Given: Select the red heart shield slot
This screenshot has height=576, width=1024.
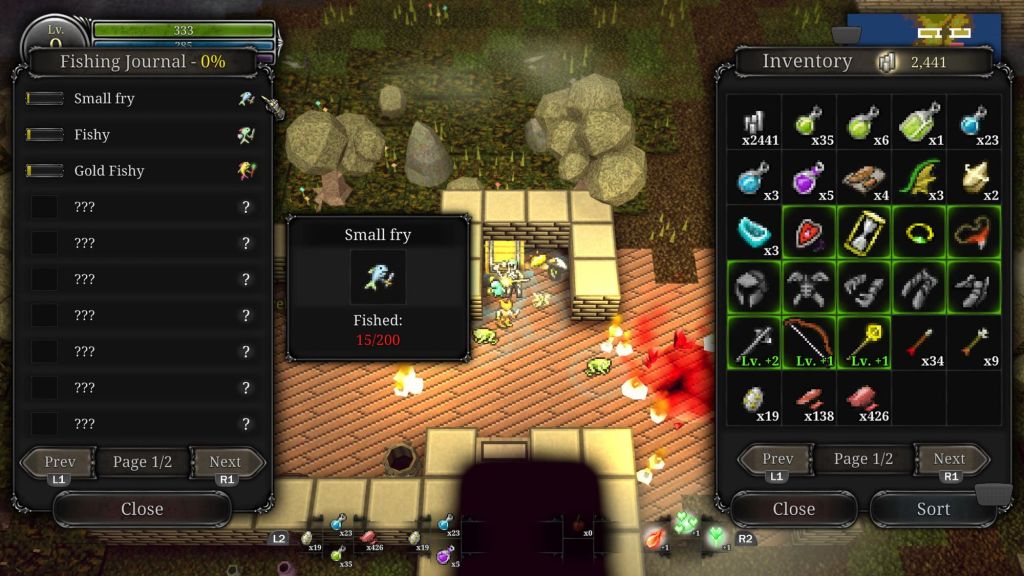Looking at the screenshot, I should [x=808, y=233].
